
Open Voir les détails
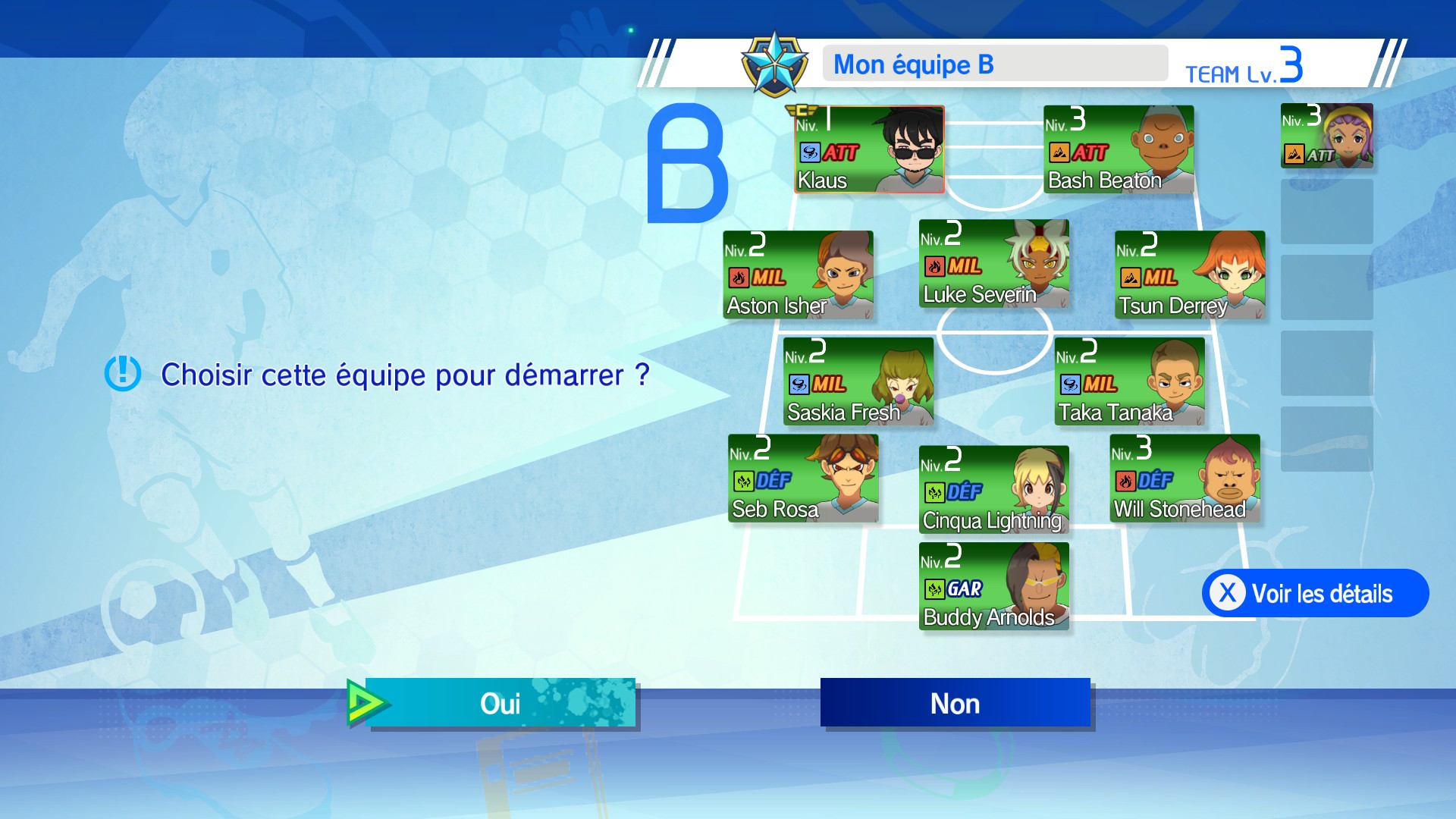1315,593
